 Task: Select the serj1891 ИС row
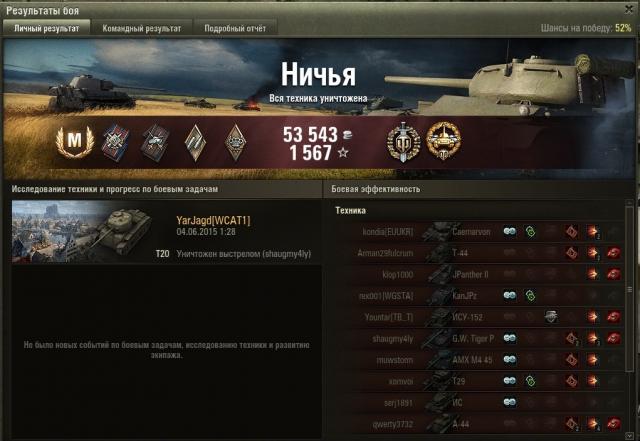coord(478,403)
